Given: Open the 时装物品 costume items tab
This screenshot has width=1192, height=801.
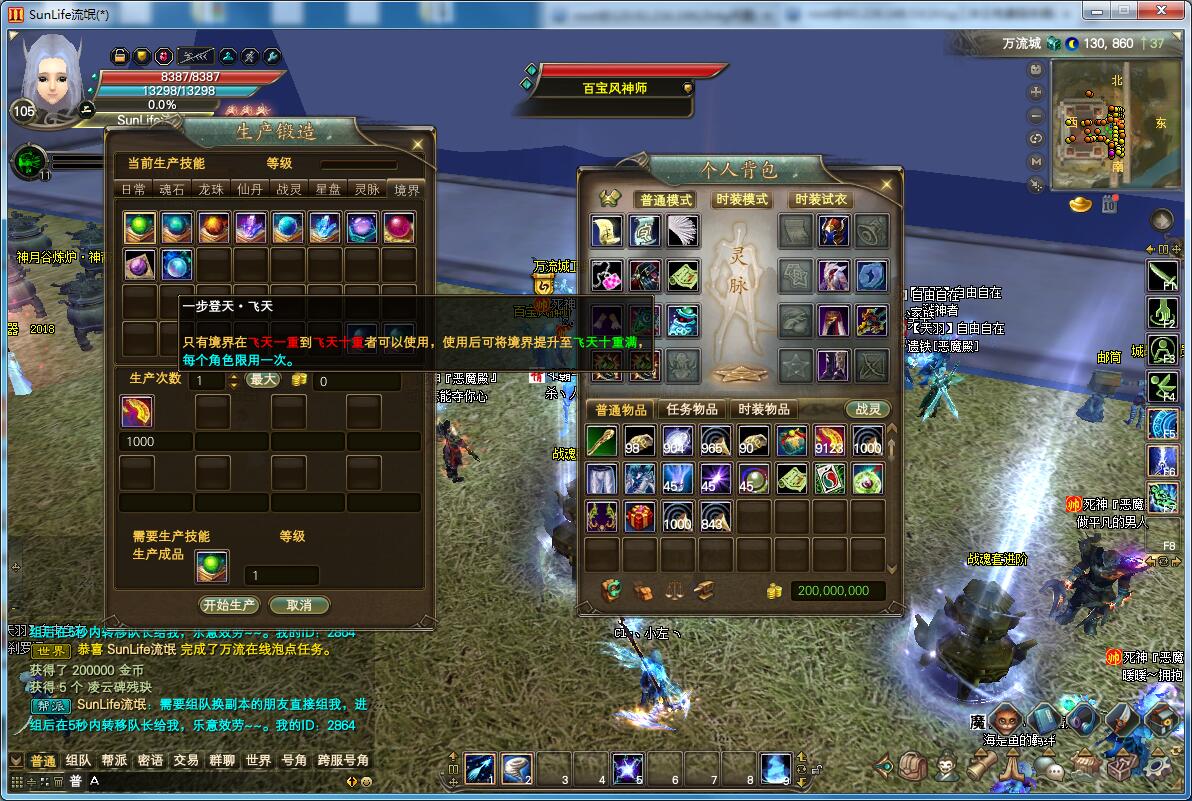Looking at the screenshot, I should click(x=765, y=409).
